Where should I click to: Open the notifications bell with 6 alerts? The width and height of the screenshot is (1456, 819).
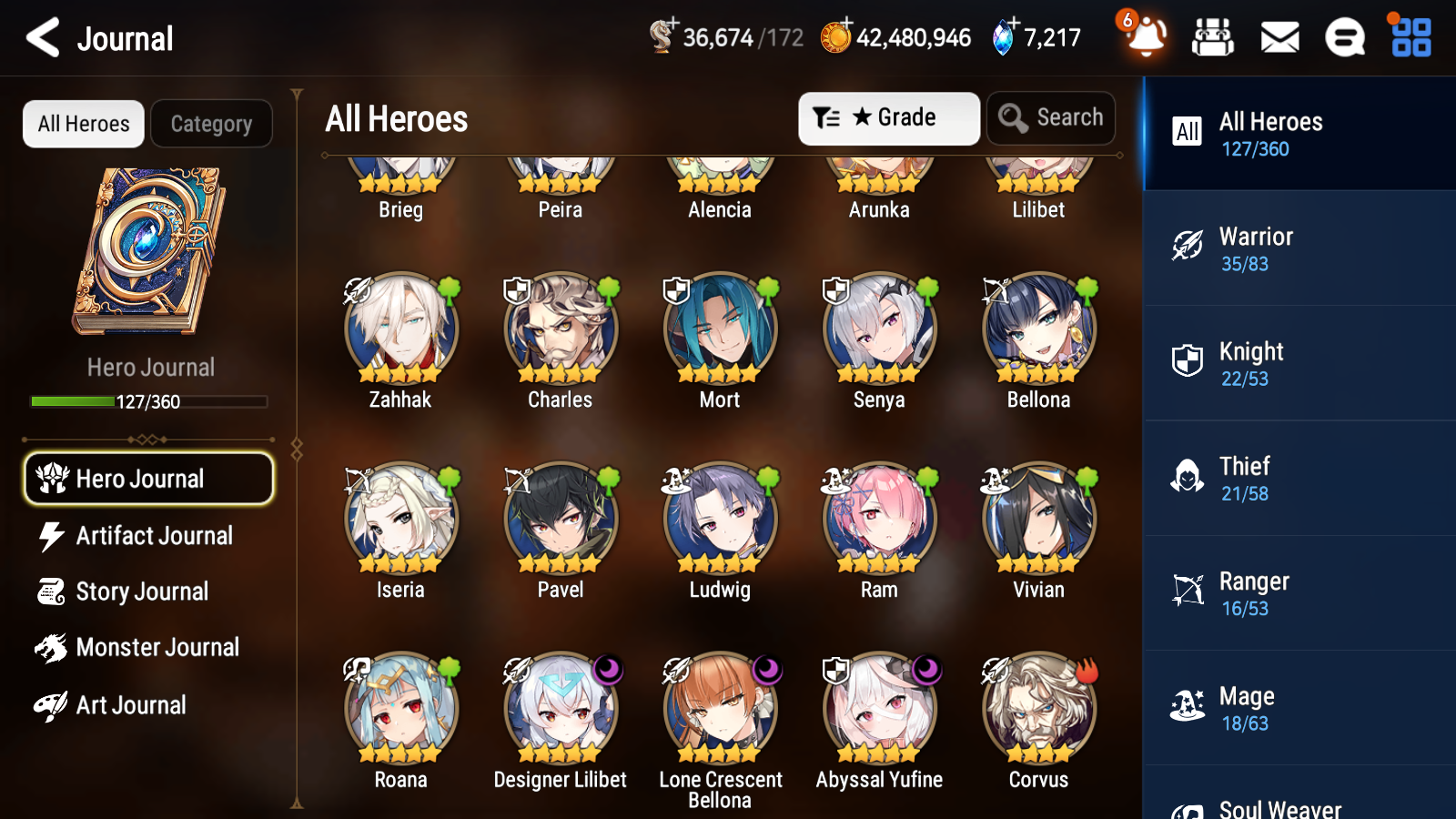pyautogui.click(x=1145, y=37)
